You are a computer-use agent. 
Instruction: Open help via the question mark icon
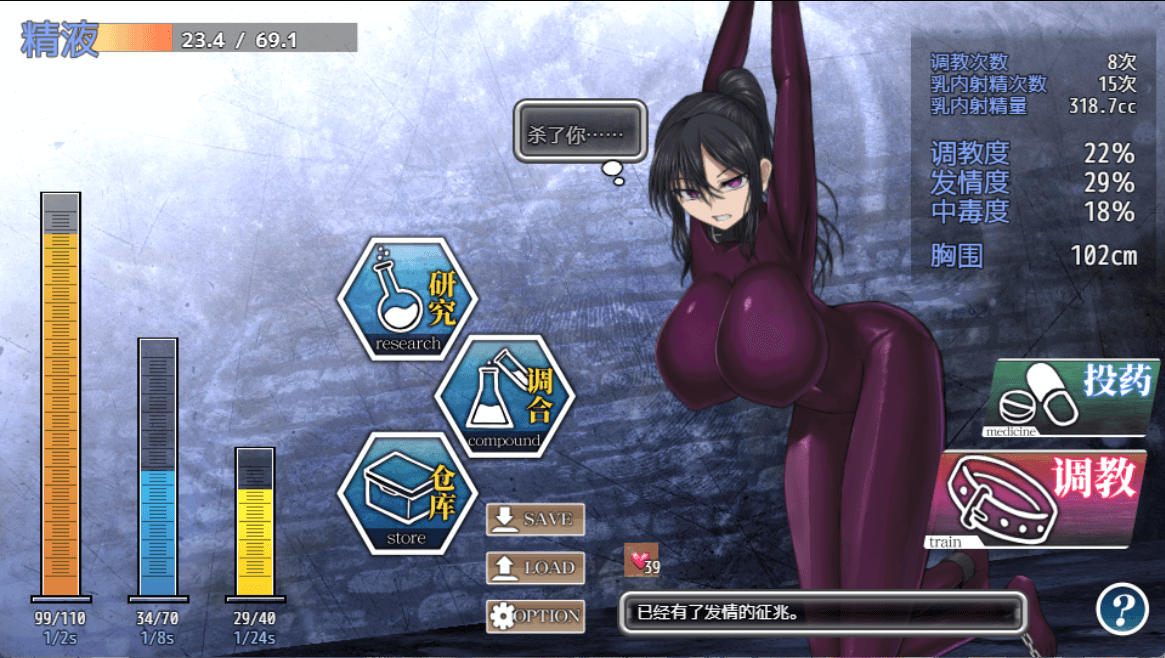click(1121, 608)
